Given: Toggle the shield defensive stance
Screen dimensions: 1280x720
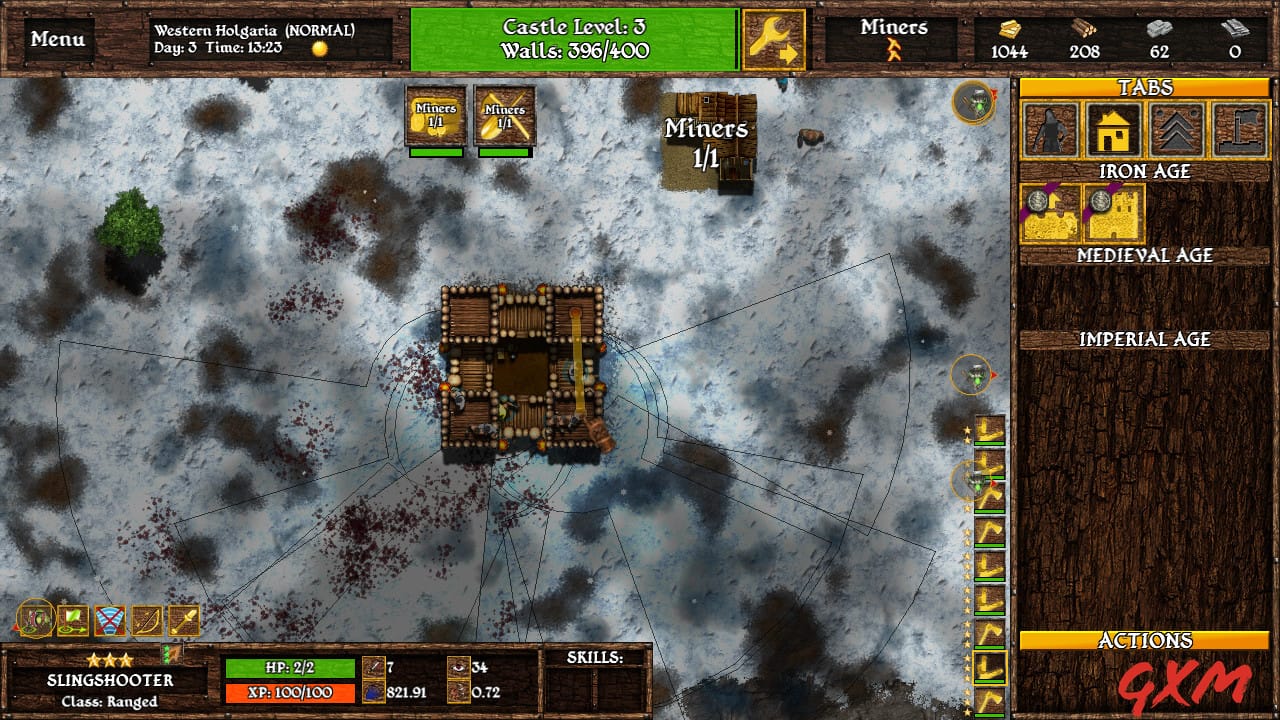Looking at the screenshot, I should 108,622.
